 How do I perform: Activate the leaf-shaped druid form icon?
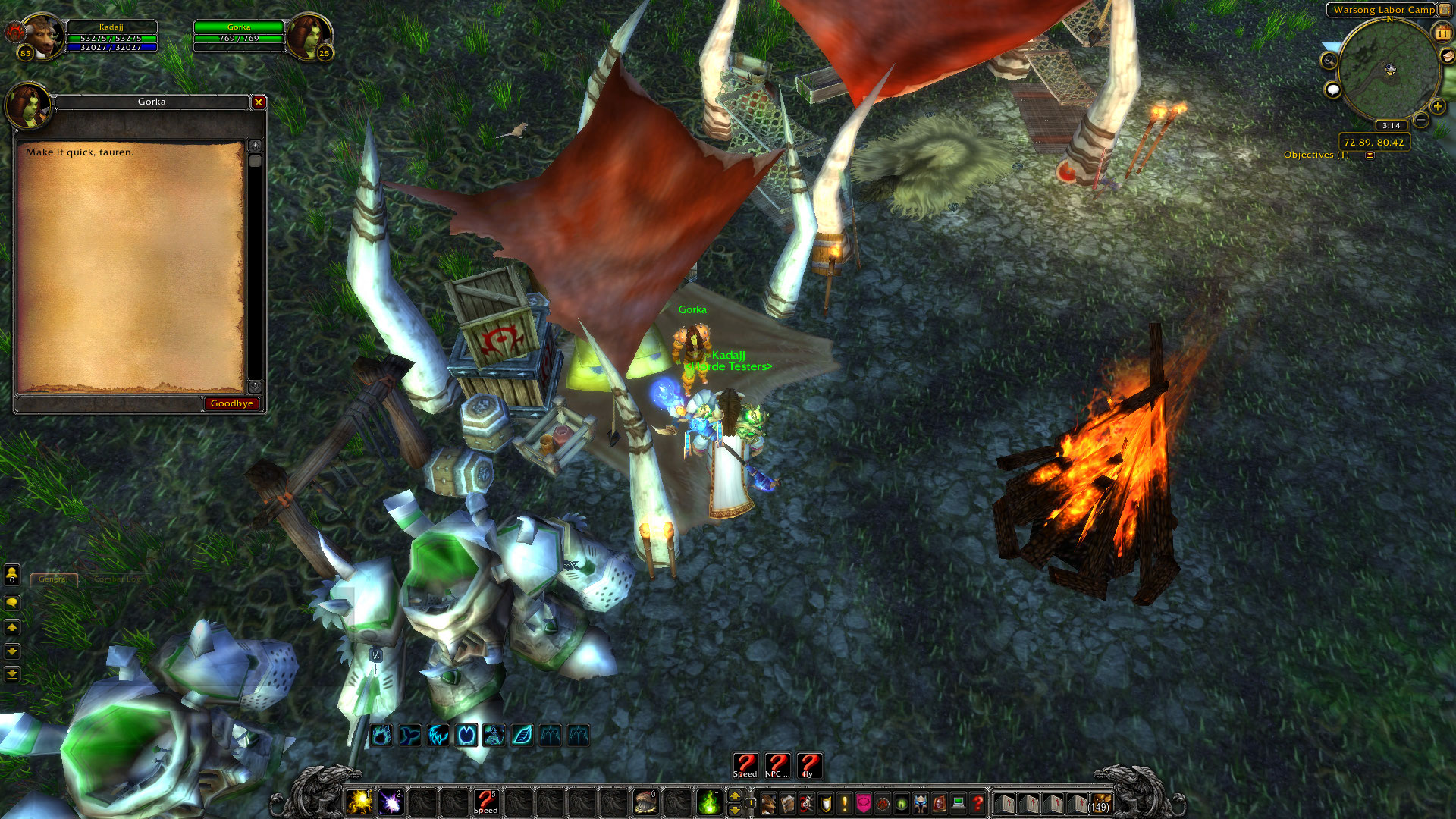[521, 733]
